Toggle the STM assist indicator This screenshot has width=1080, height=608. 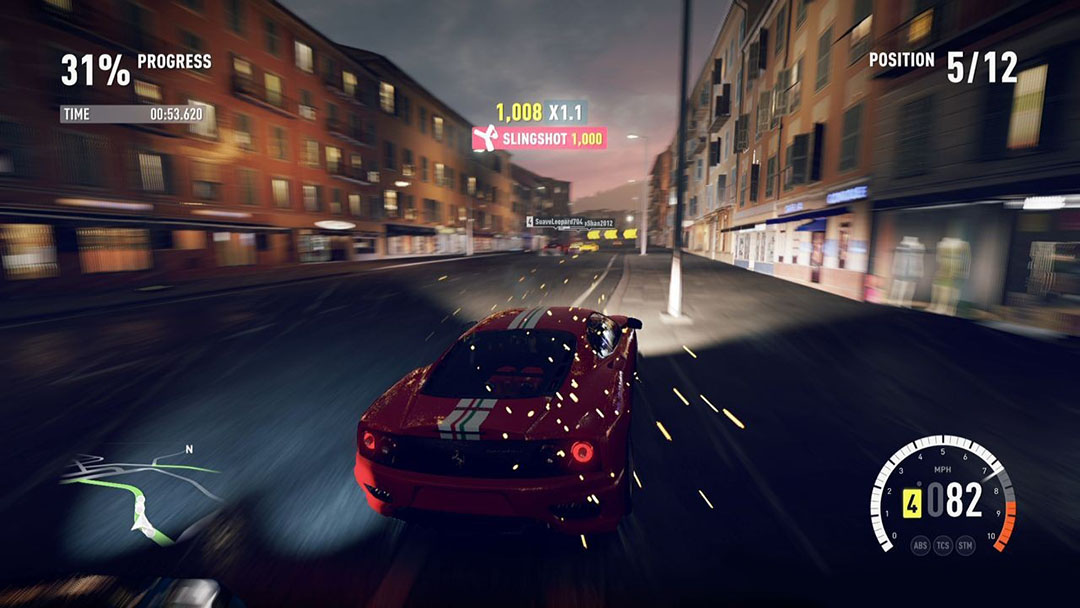click(966, 547)
